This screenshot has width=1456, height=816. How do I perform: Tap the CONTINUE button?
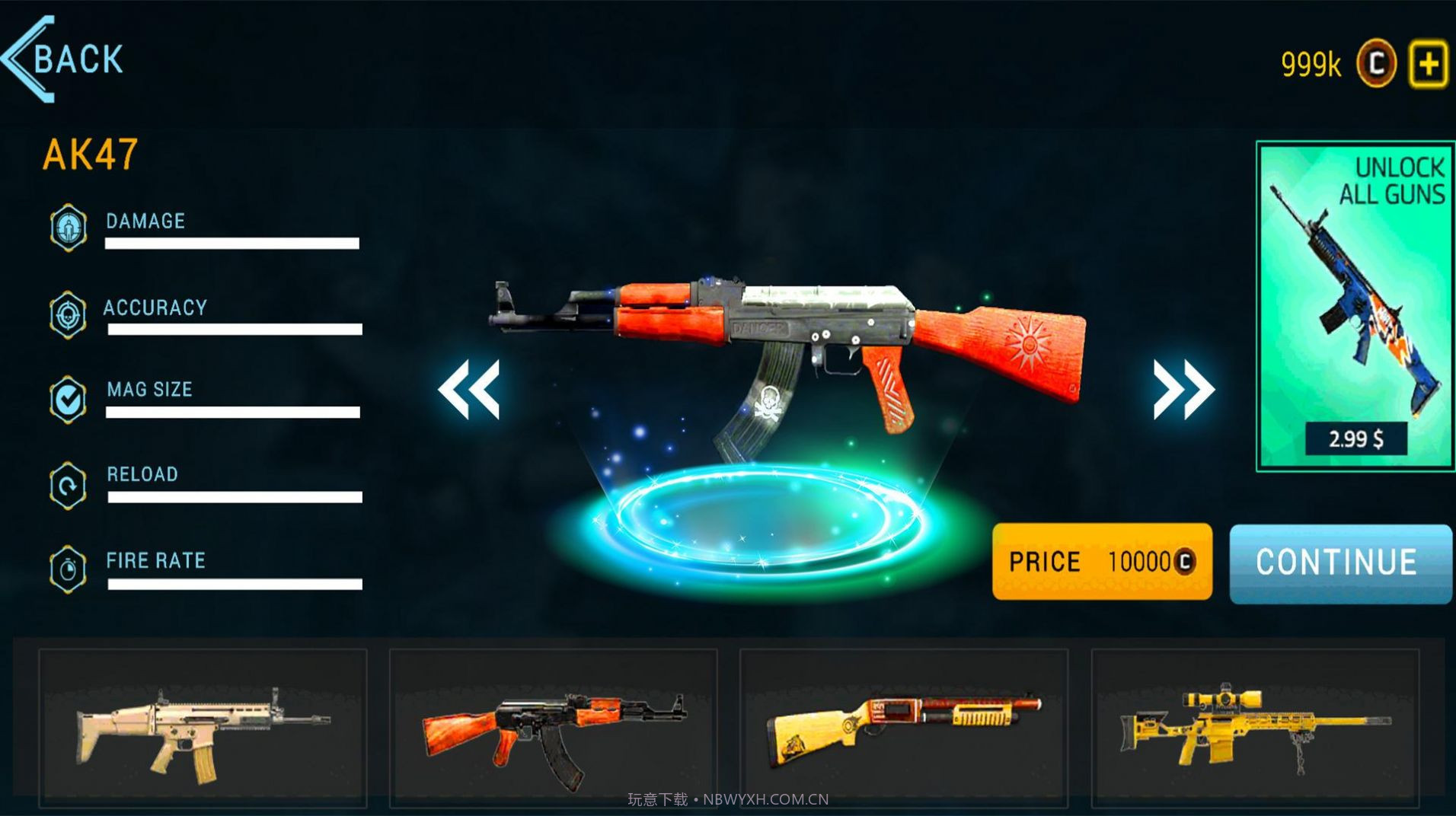pyautogui.click(x=1340, y=563)
